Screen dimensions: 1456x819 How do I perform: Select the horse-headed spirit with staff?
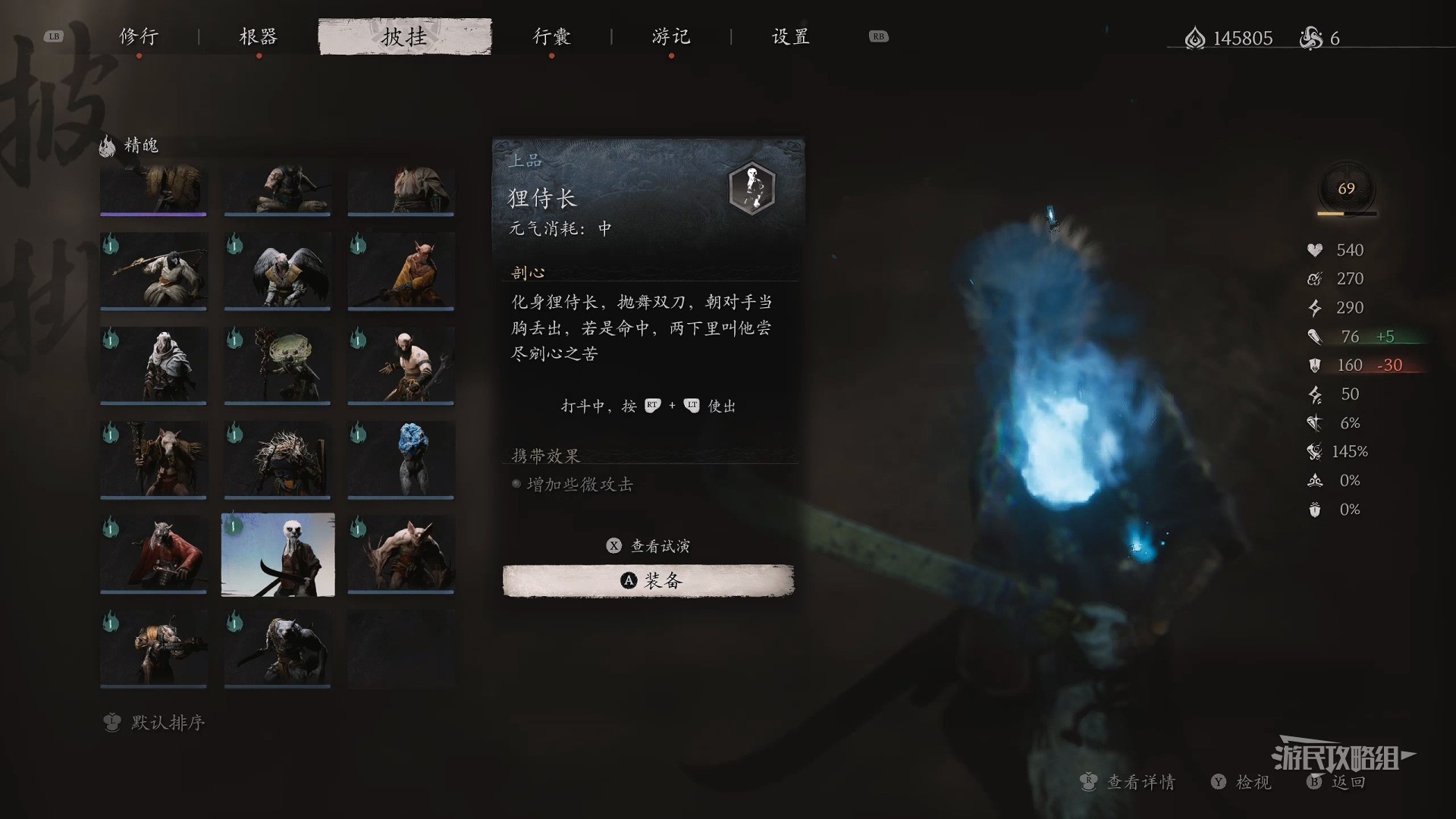click(153, 460)
